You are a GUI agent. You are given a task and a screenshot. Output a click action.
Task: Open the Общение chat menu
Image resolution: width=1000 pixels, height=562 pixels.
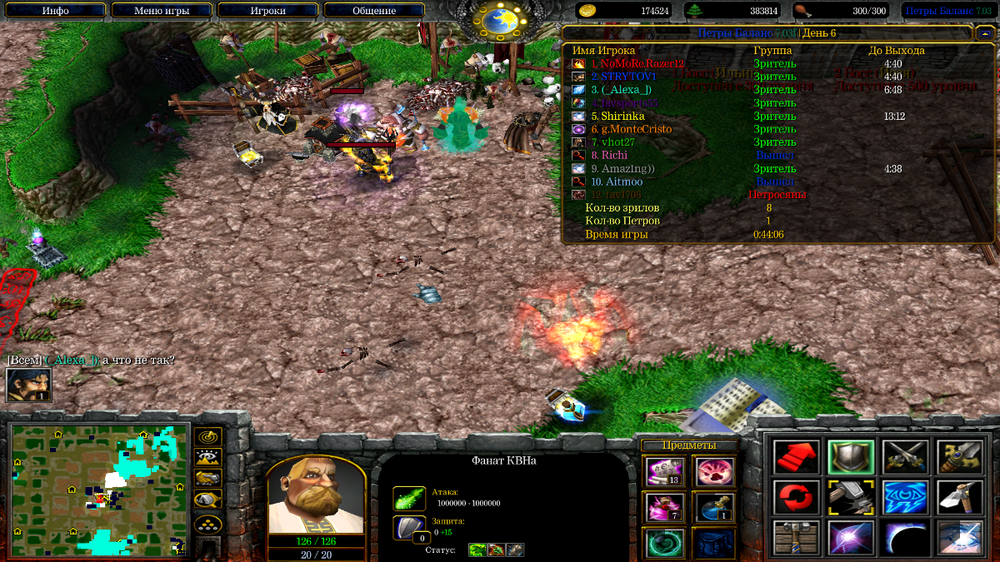[374, 10]
